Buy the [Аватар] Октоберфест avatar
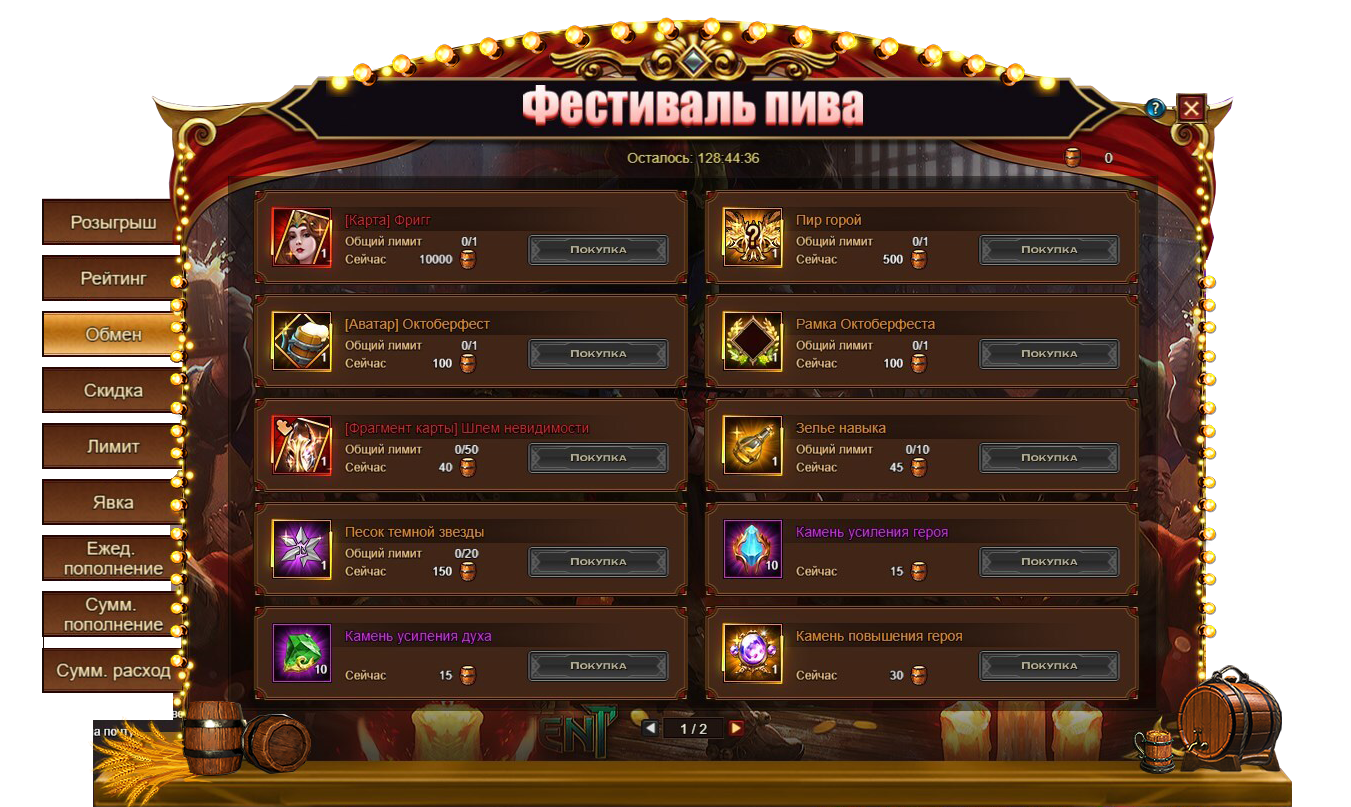 [598, 354]
